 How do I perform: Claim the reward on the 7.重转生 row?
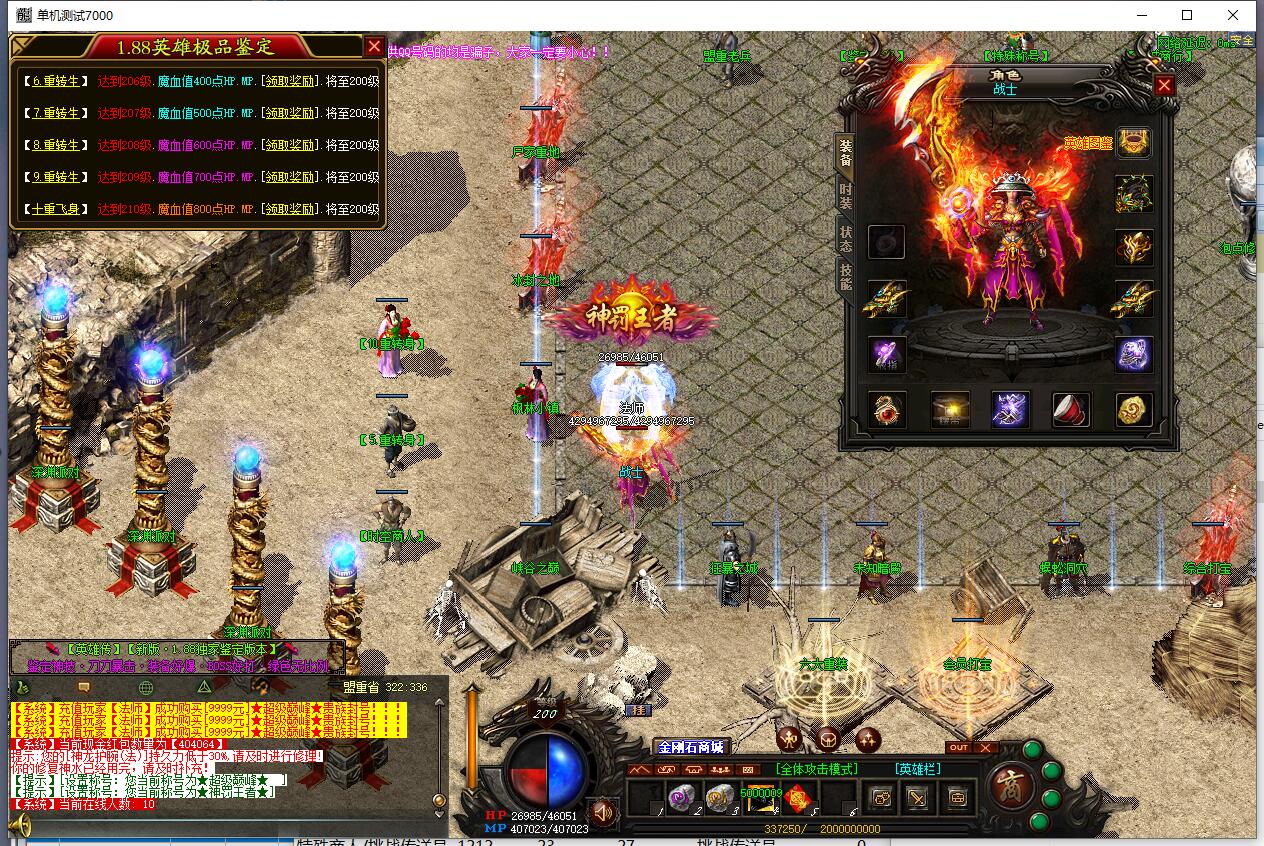click(291, 113)
